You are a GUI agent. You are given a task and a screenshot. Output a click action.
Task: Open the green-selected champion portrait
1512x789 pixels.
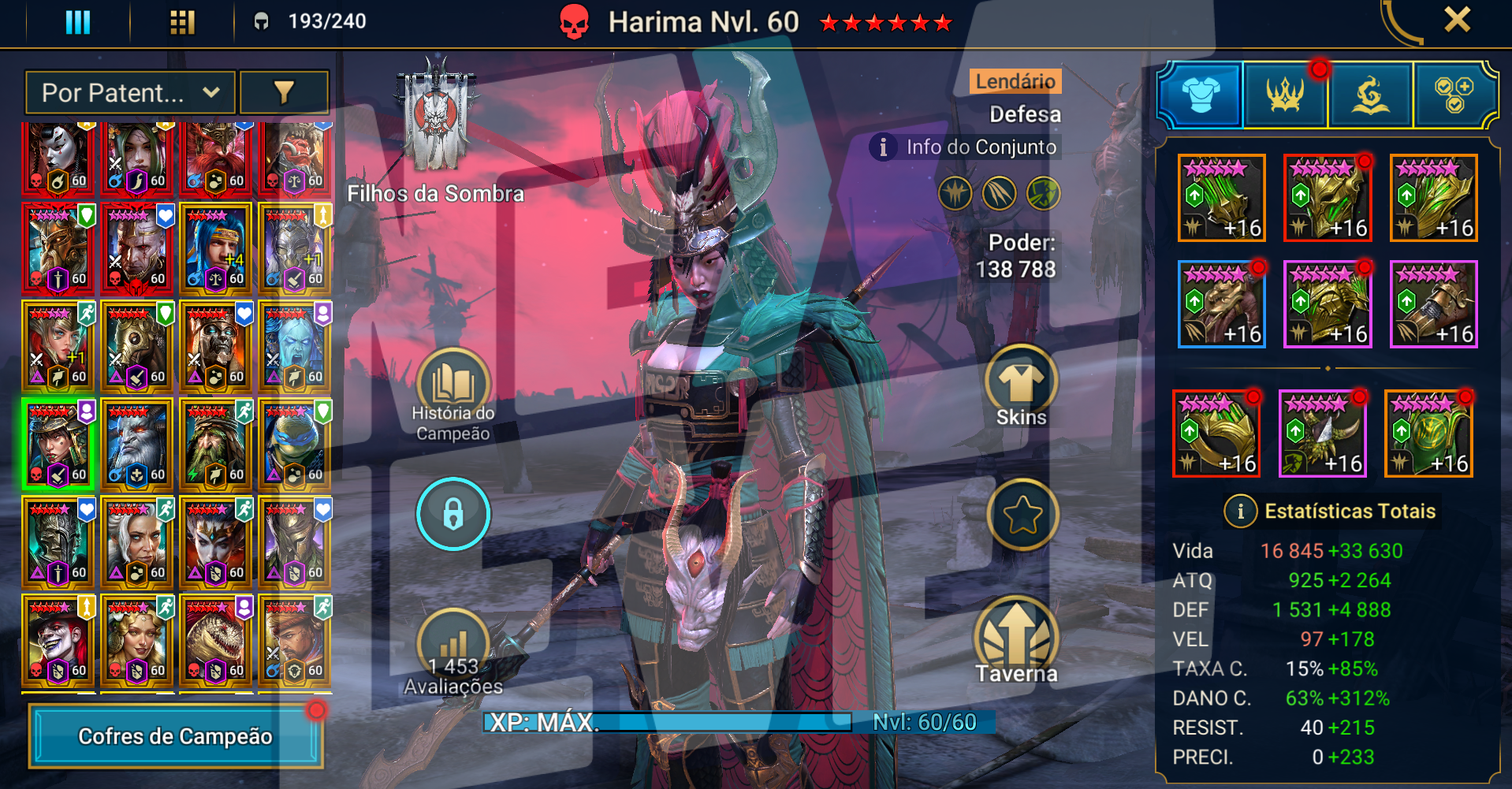[x=58, y=445]
